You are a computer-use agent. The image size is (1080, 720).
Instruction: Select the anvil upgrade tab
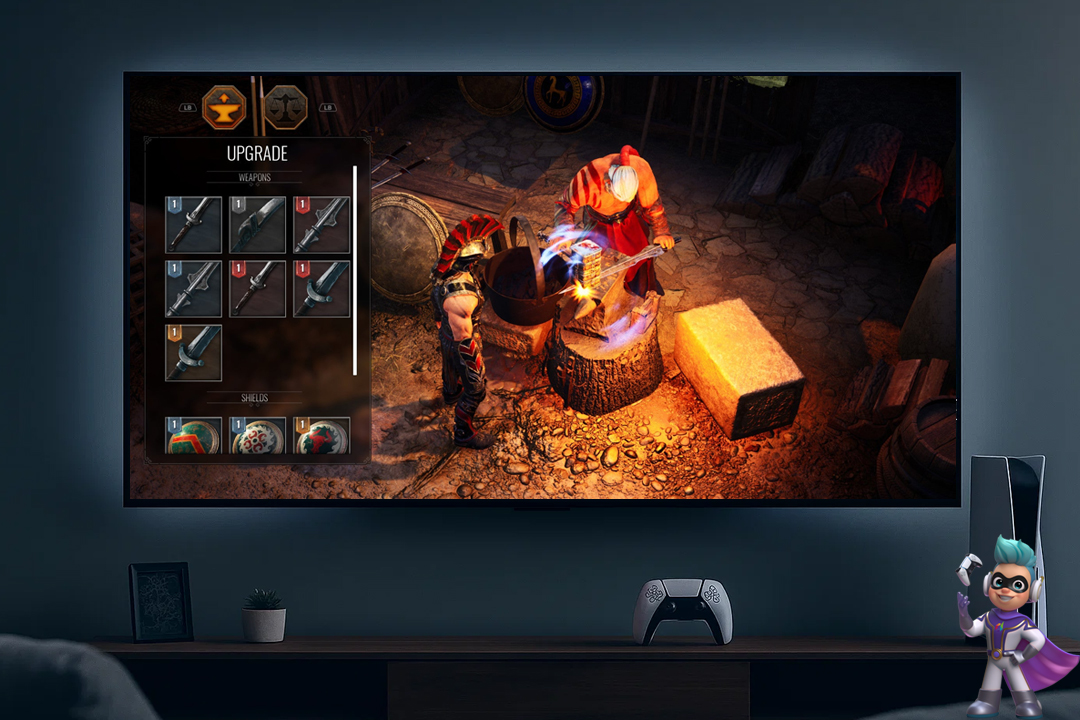pyautogui.click(x=224, y=107)
